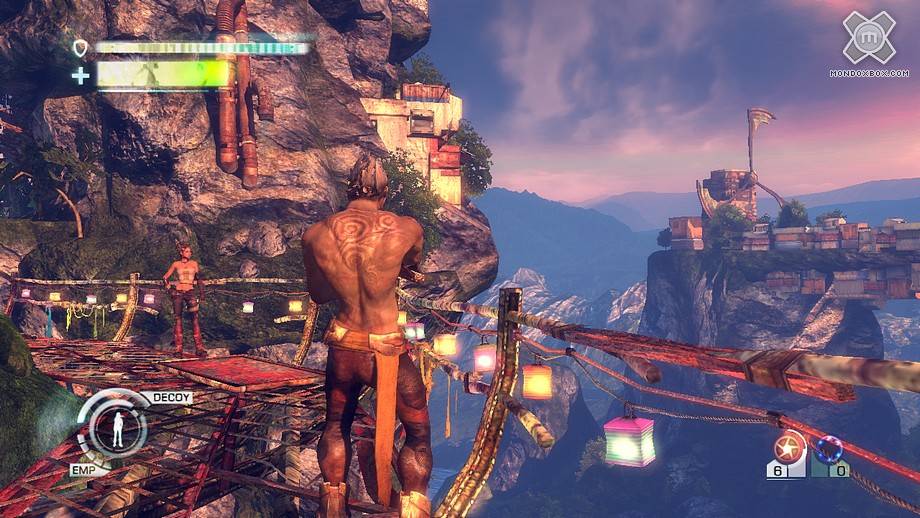Select the orange star plasma ammo icon
This screenshot has width=920, height=518.
pyautogui.click(x=790, y=446)
